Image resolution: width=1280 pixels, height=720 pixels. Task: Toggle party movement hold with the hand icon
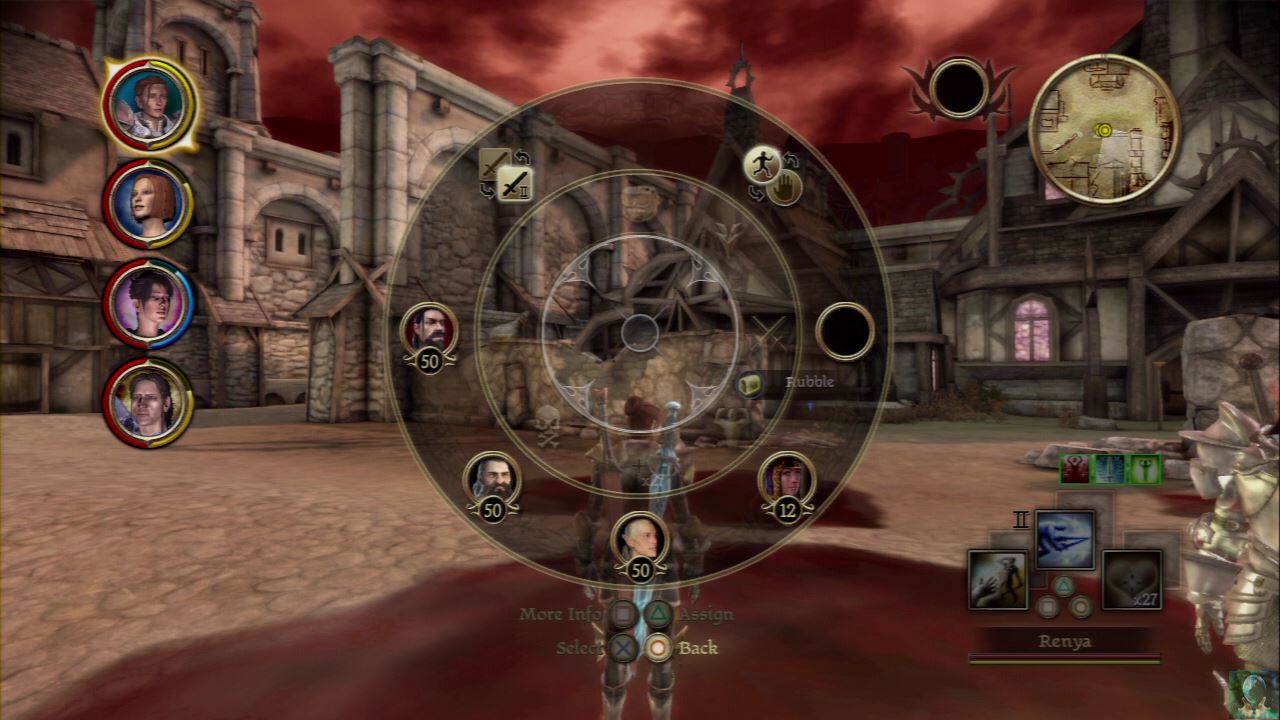785,187
